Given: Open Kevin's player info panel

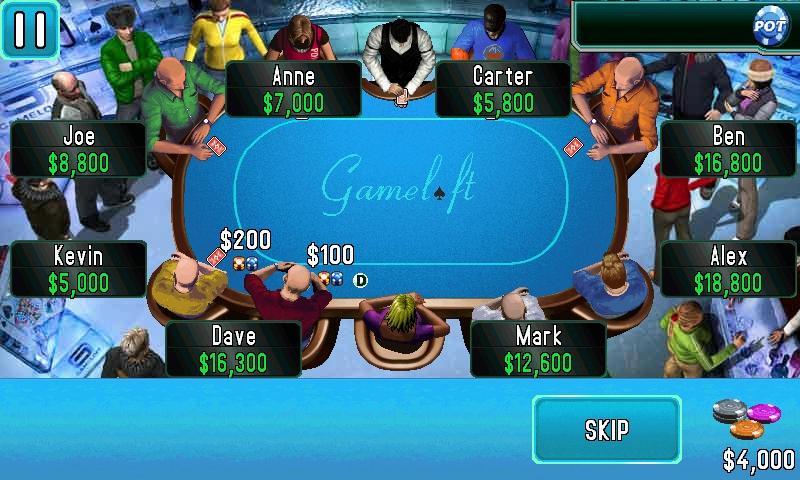Looking at the screenshot, I should pos(79,269).
